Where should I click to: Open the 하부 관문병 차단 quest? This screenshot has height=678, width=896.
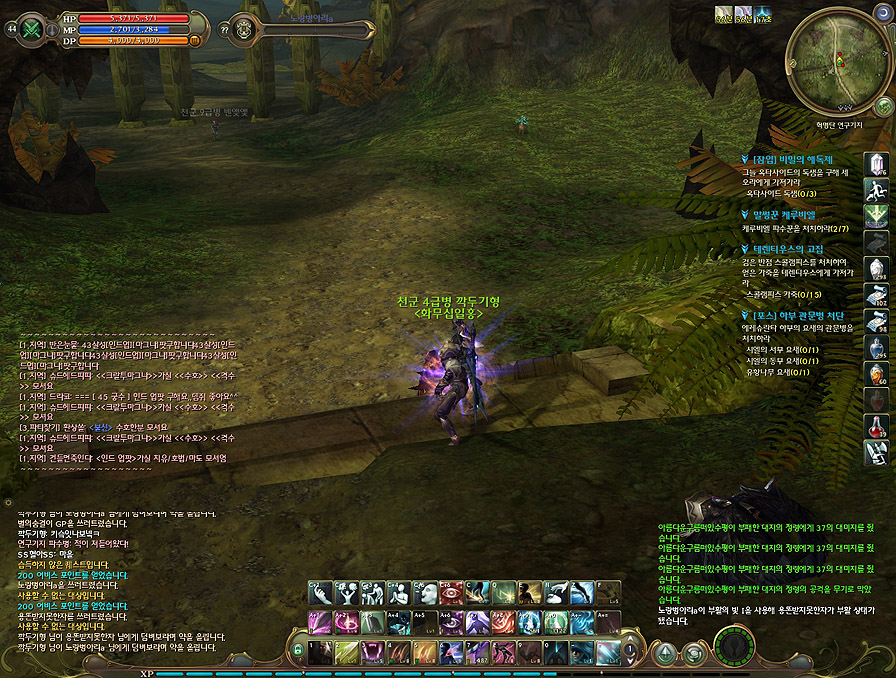point(800,316)
